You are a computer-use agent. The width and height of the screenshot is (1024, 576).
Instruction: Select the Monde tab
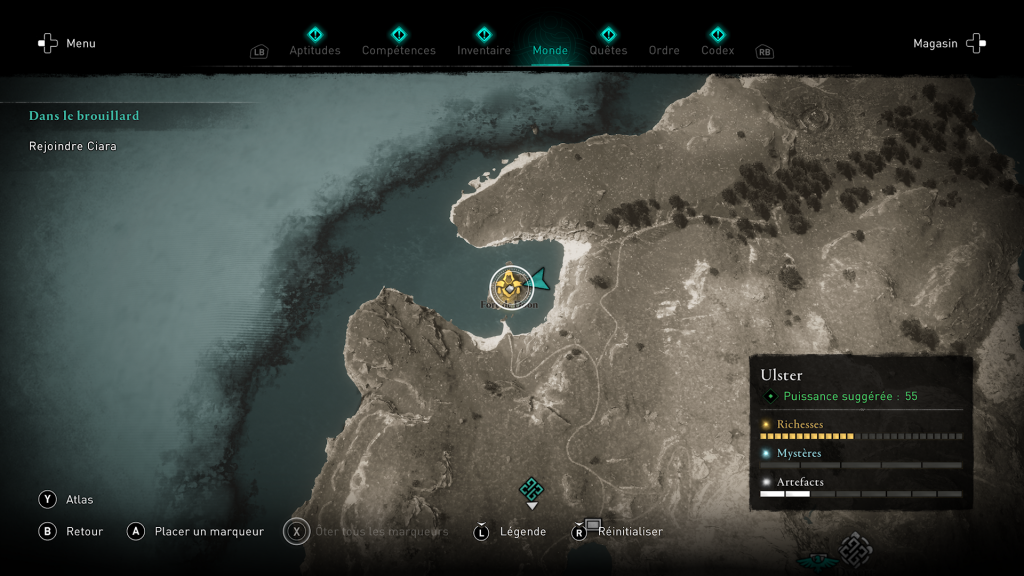(550, 50)
